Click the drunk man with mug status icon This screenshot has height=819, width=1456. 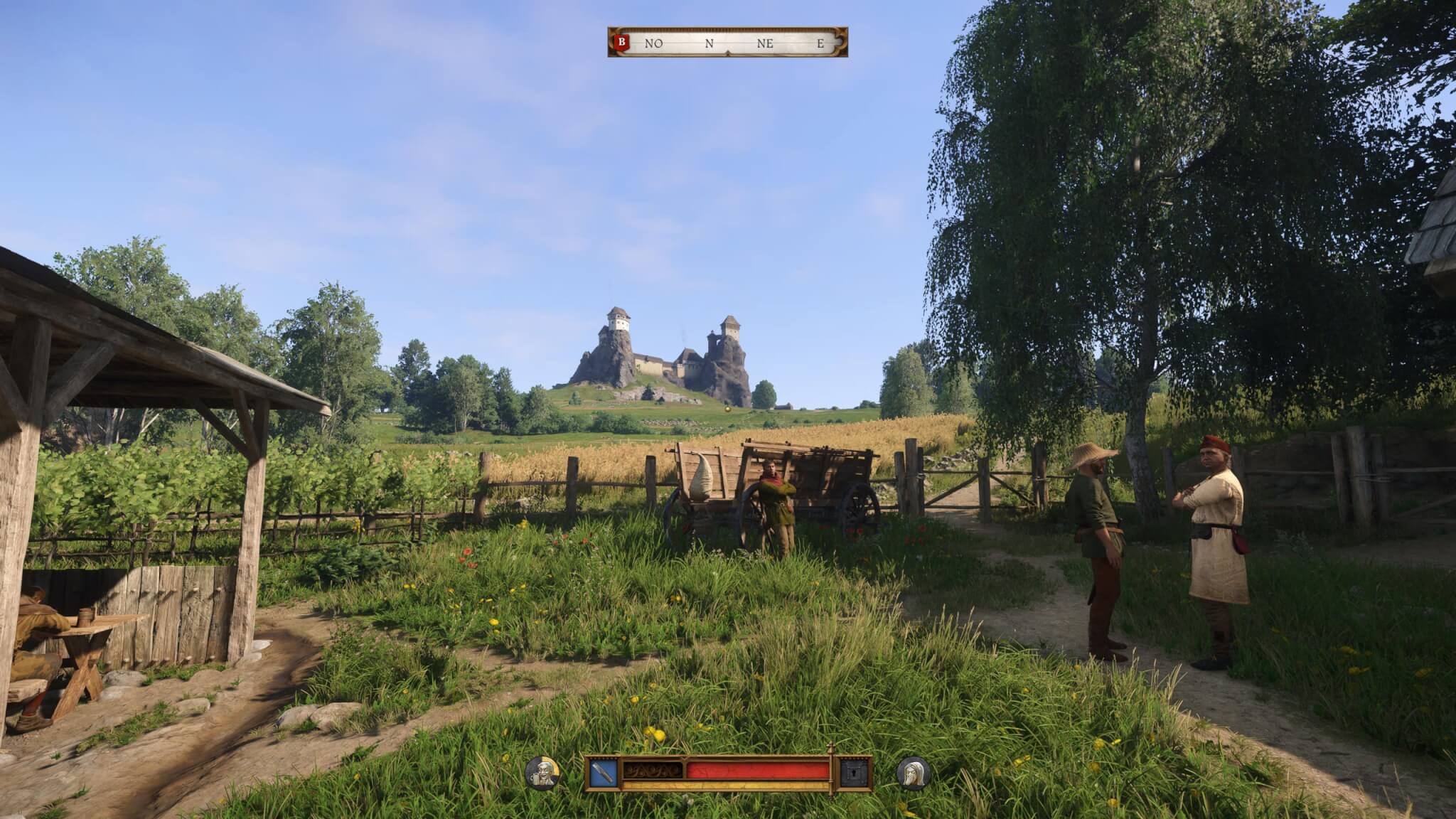542,773
